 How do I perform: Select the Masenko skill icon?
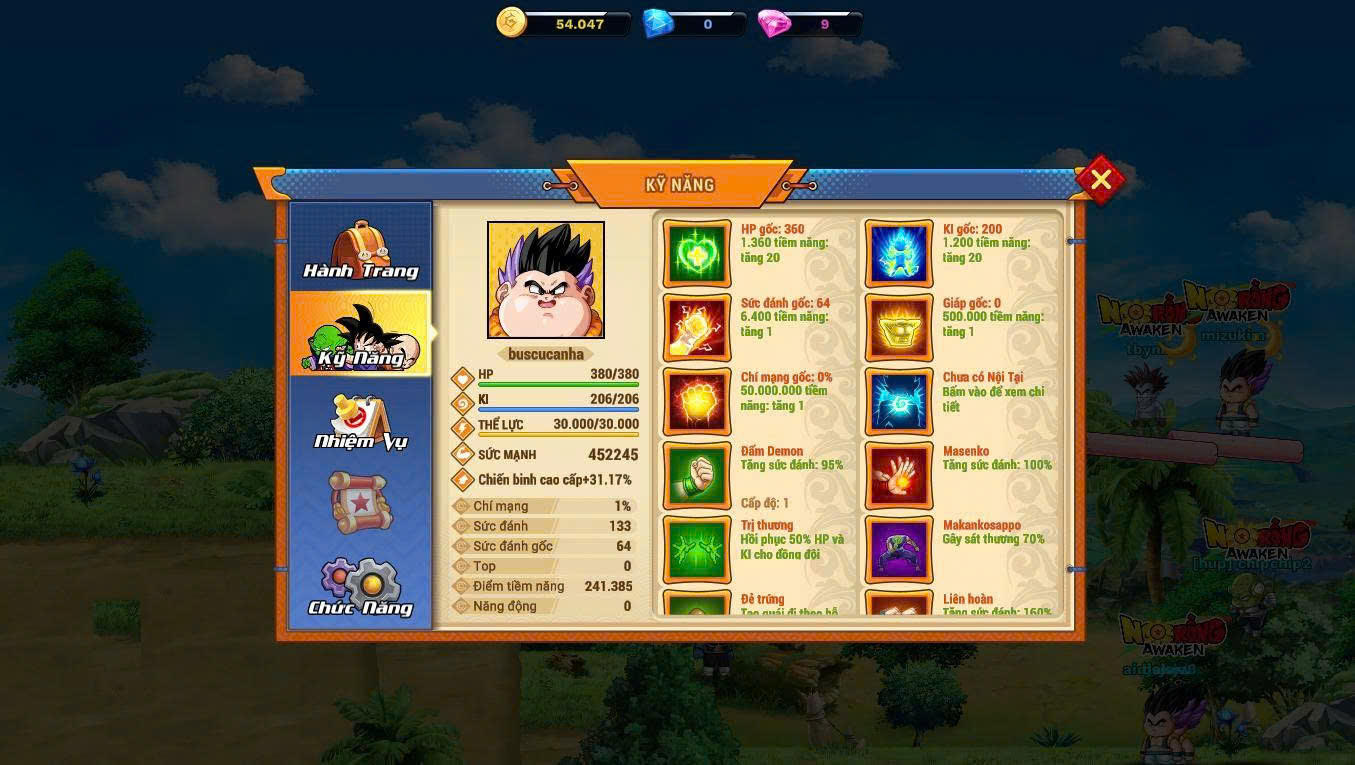point(899,476)
